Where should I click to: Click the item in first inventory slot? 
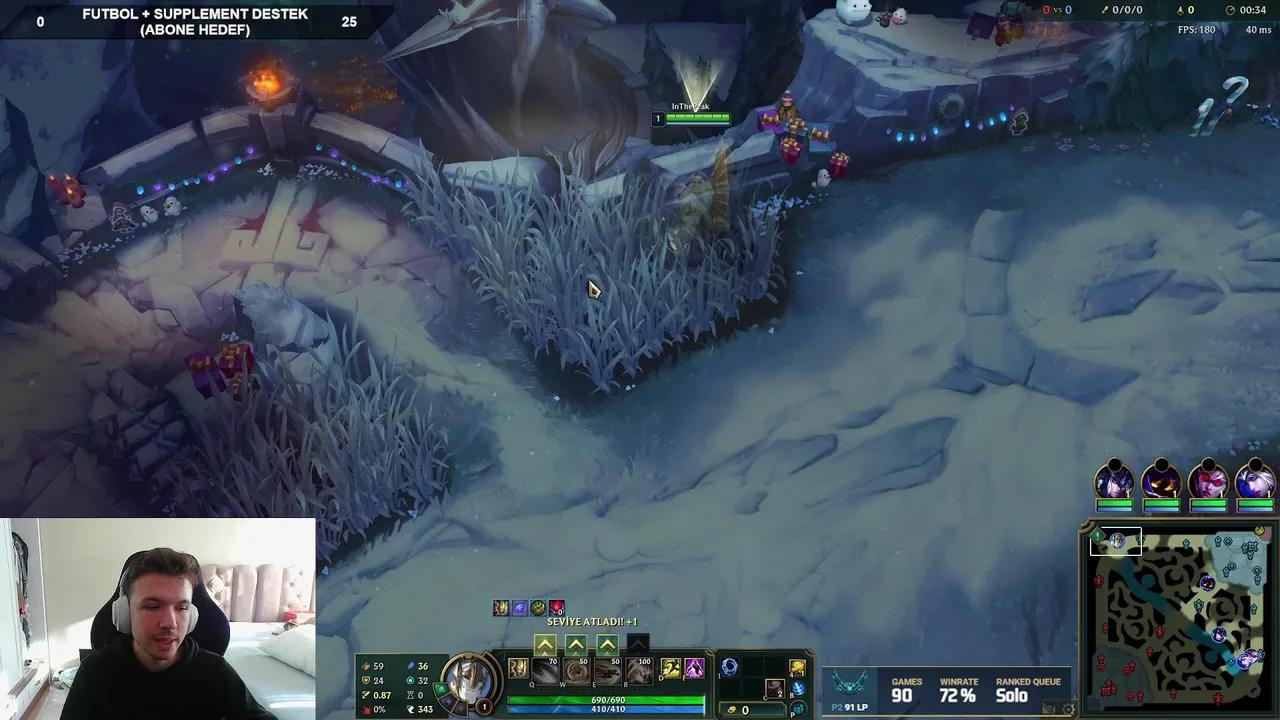point(731,668)
